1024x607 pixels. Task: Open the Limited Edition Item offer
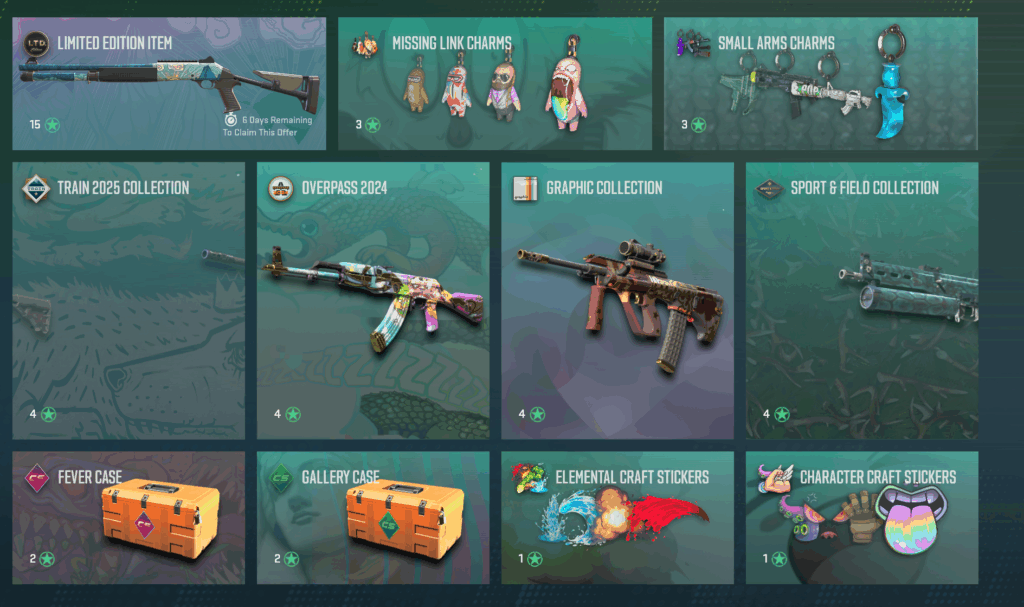click(x=169, y=84)
